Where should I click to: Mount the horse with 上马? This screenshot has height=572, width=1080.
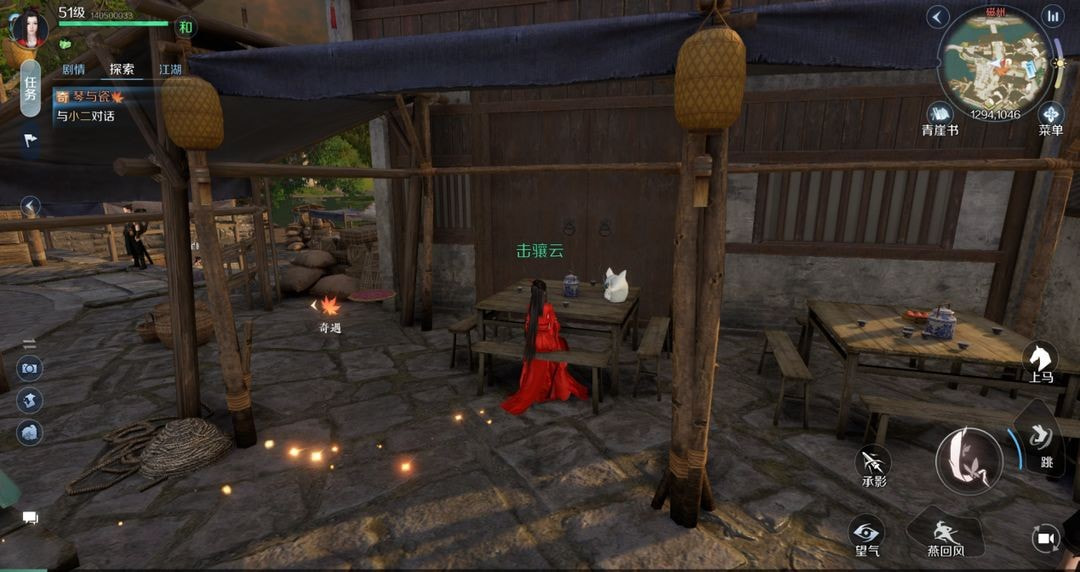[x=1040, y=360]
